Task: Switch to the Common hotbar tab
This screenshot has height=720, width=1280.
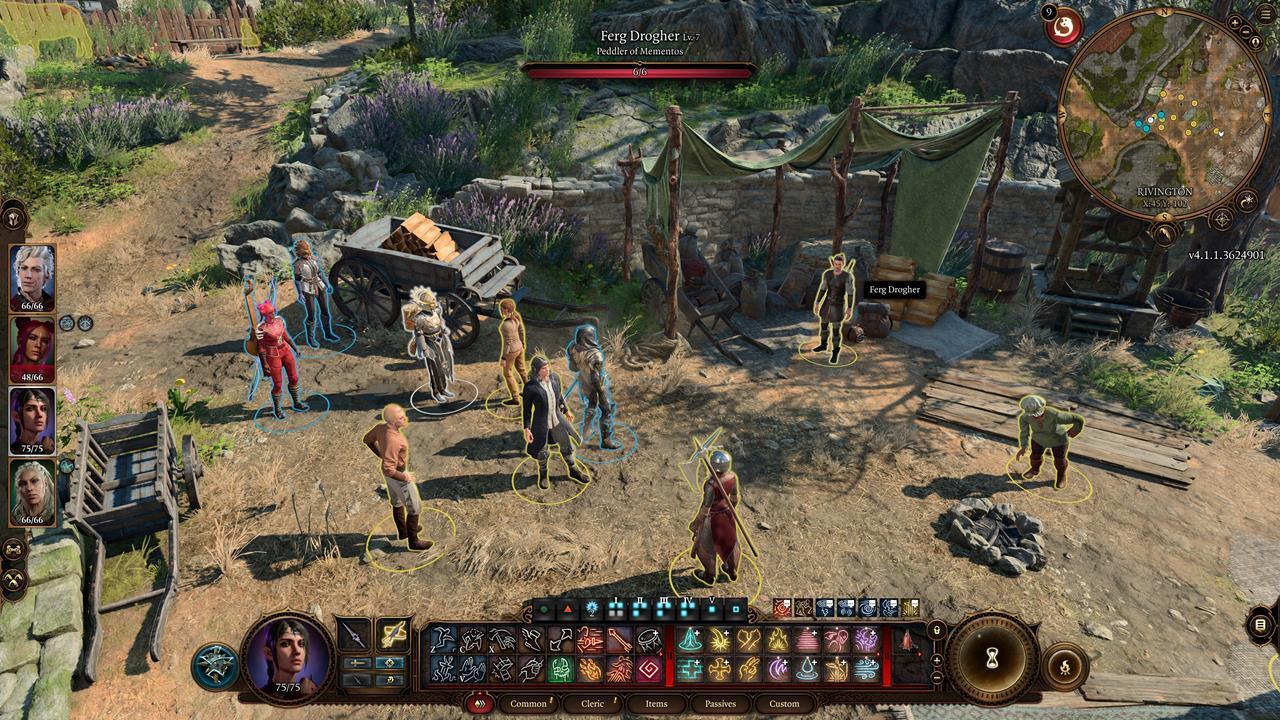Action: pos(528,703)
